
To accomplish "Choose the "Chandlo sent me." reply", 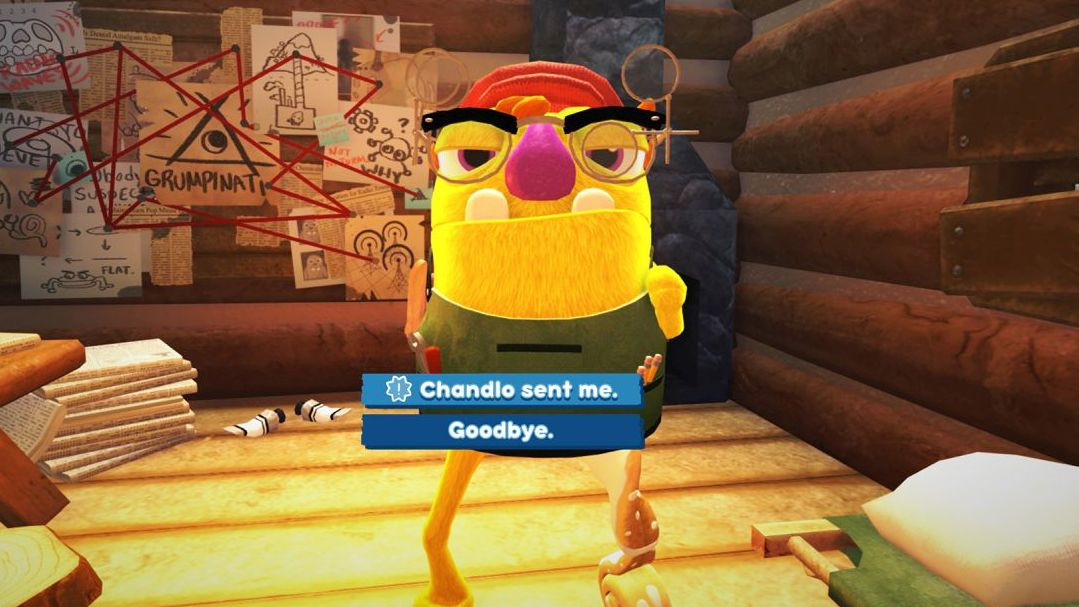I will tap(502, 390).
